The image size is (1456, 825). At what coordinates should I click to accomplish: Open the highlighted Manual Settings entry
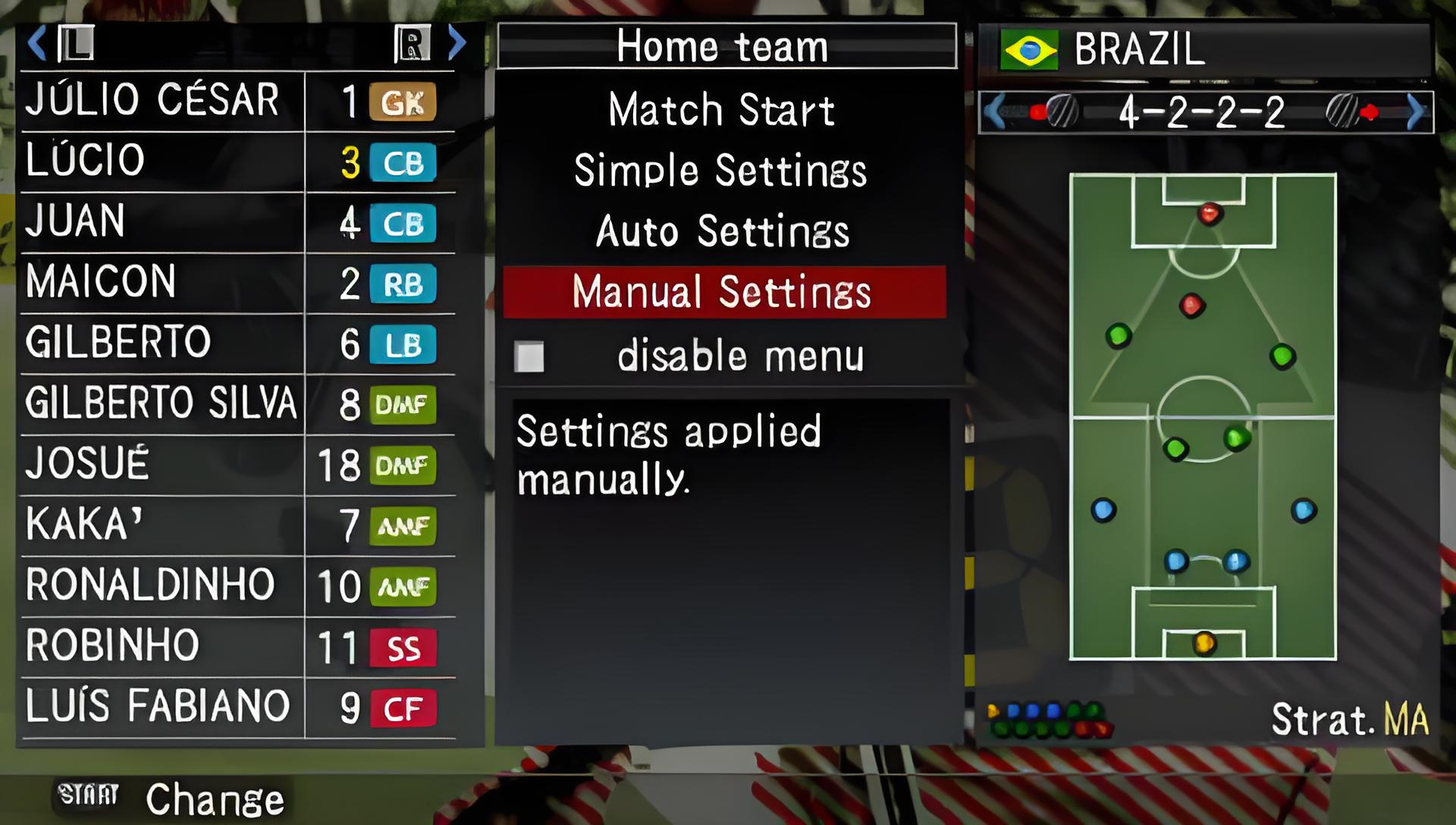pos(721,292)
